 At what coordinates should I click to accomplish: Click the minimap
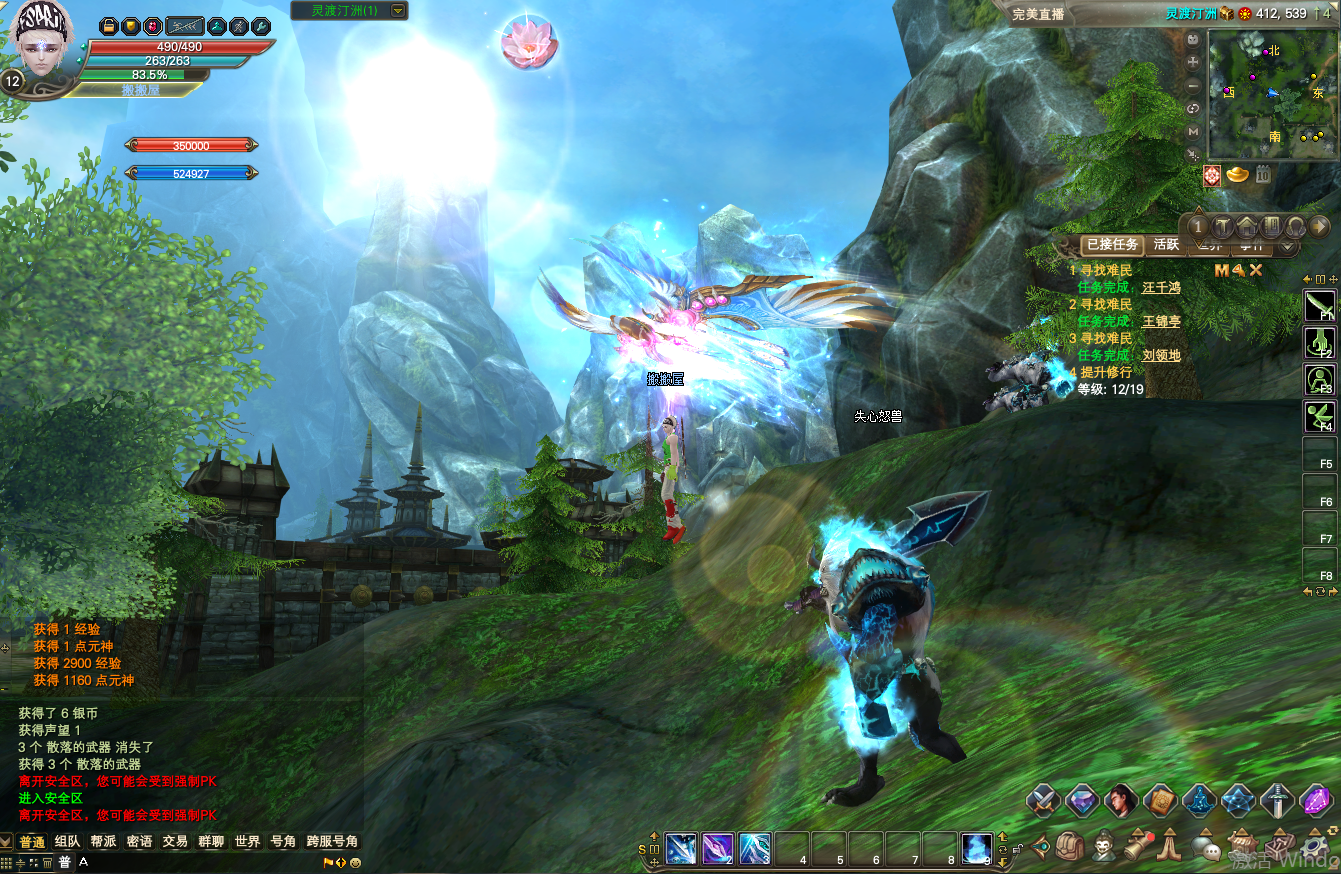(x=1271, y=95)
